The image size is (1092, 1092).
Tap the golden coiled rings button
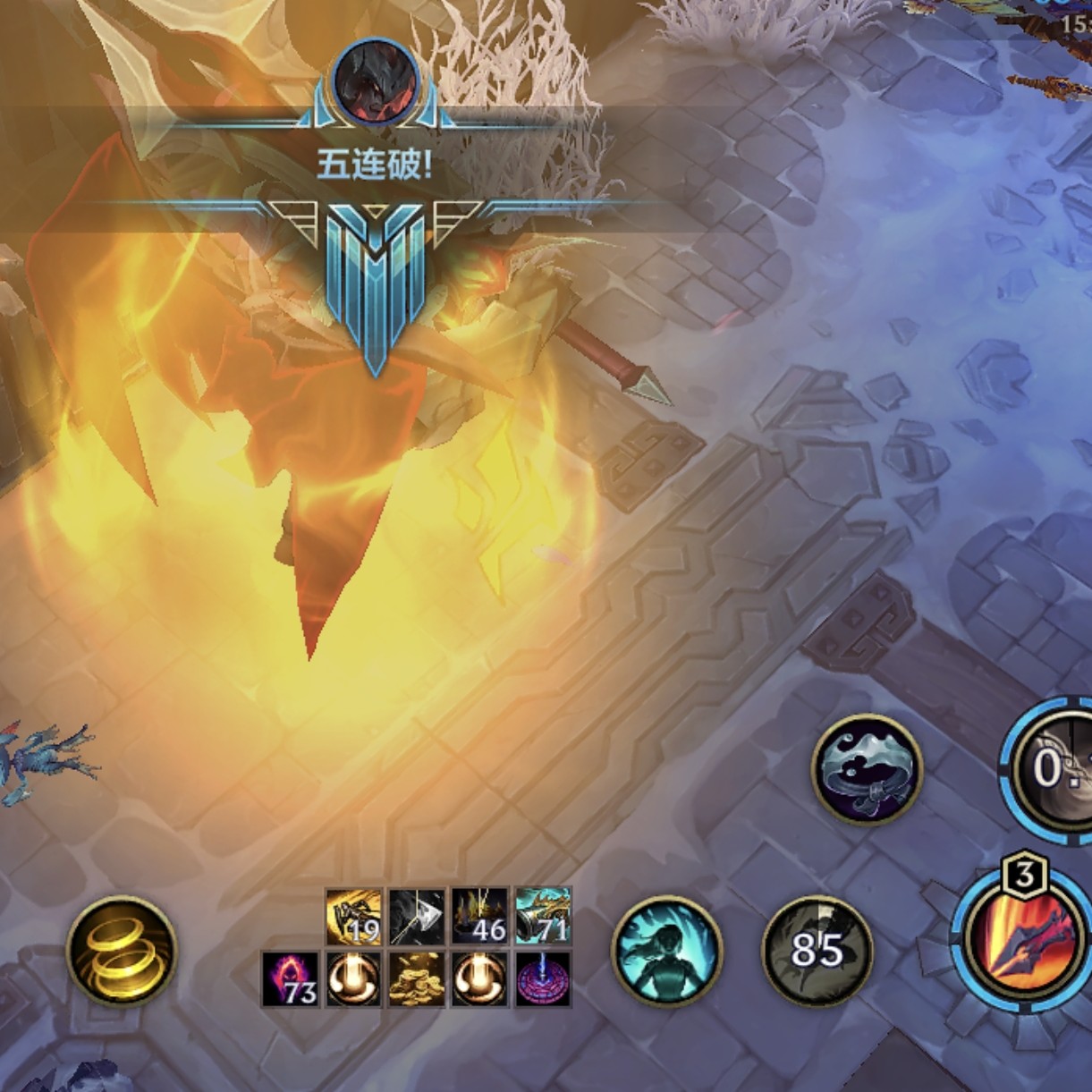(x=122, y=952)
